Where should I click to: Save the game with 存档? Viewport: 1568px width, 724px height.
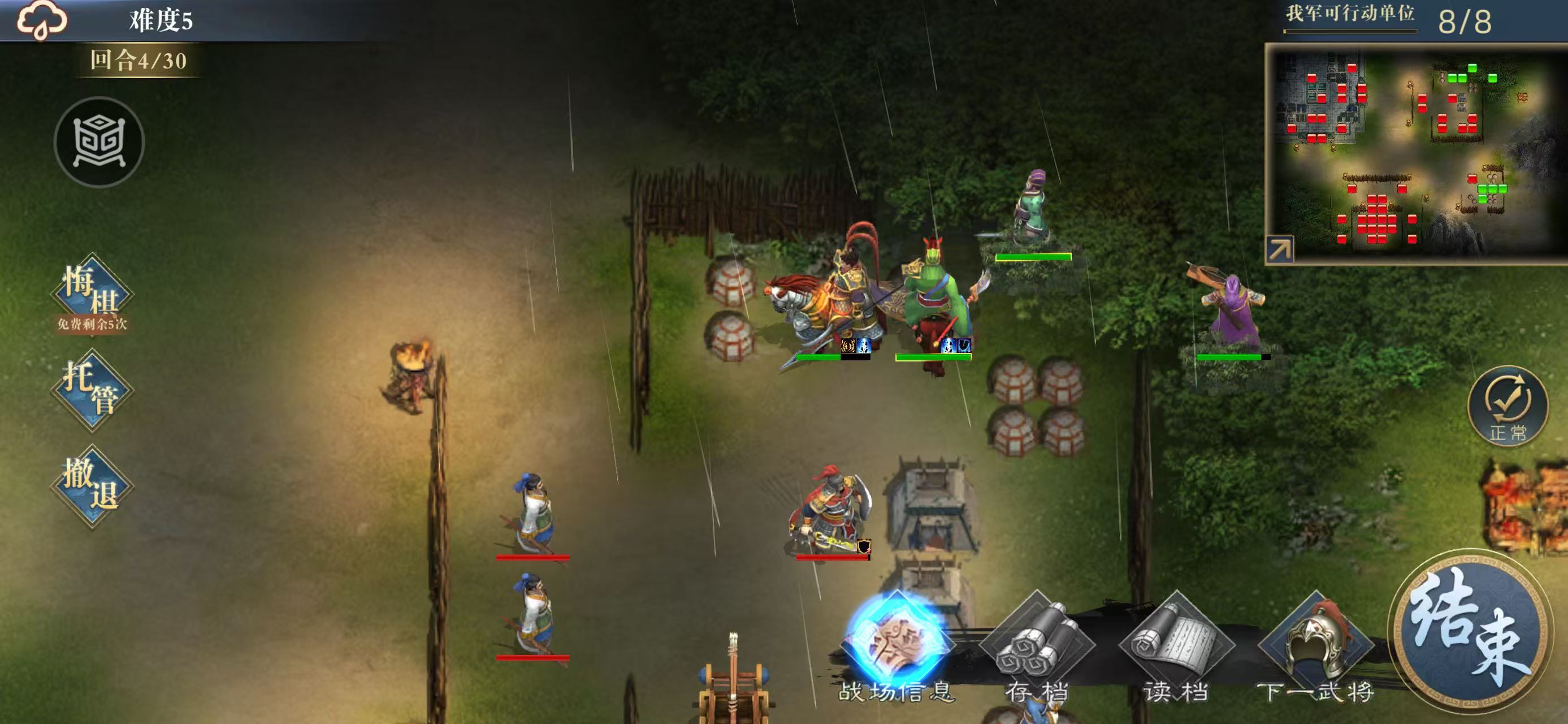tap(1037, 649)
